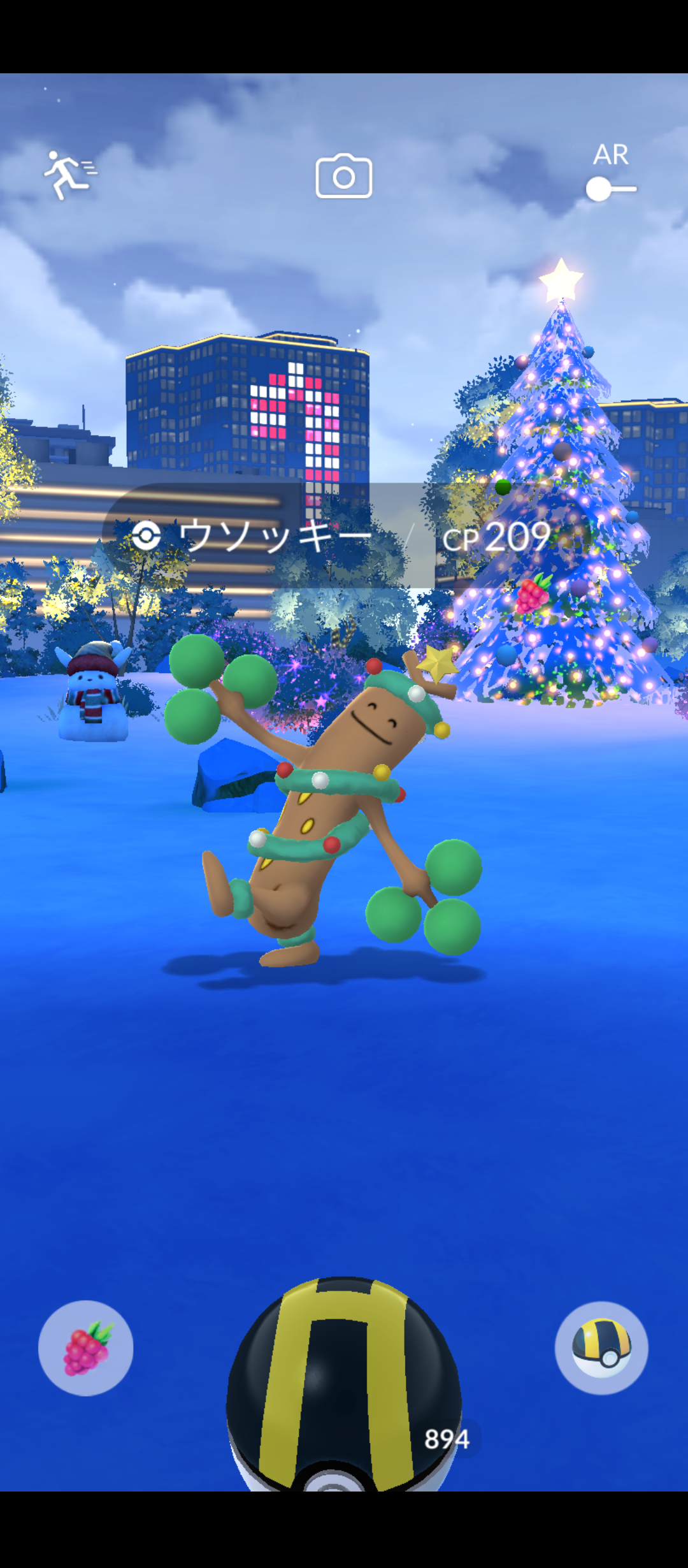Open the Poké Ball selection menu
This screenshot has width=688, height=1568.
coord(601,1348)
